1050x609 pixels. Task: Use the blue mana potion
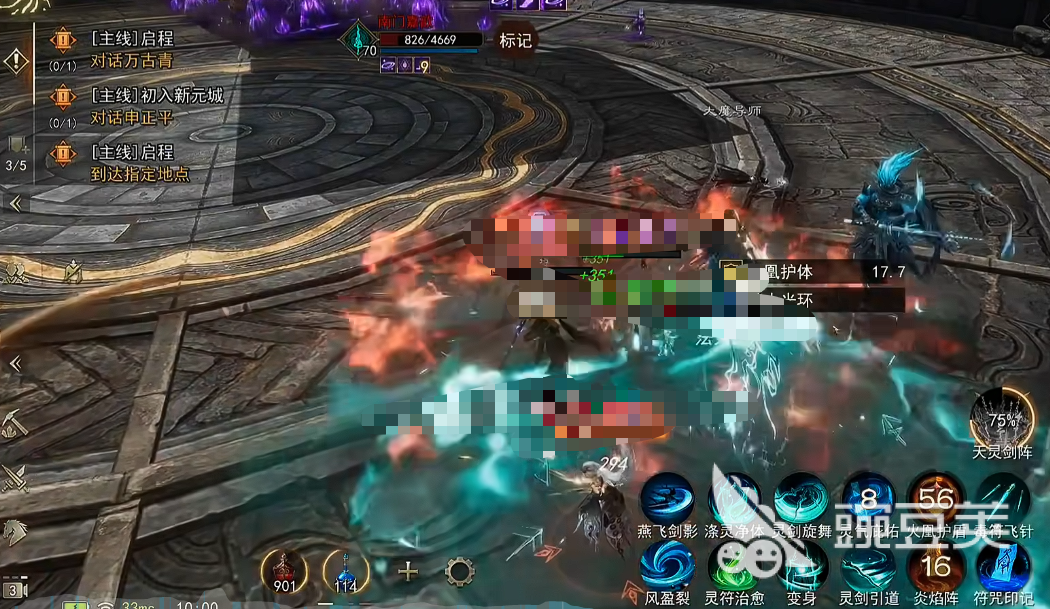pos(345,569)
